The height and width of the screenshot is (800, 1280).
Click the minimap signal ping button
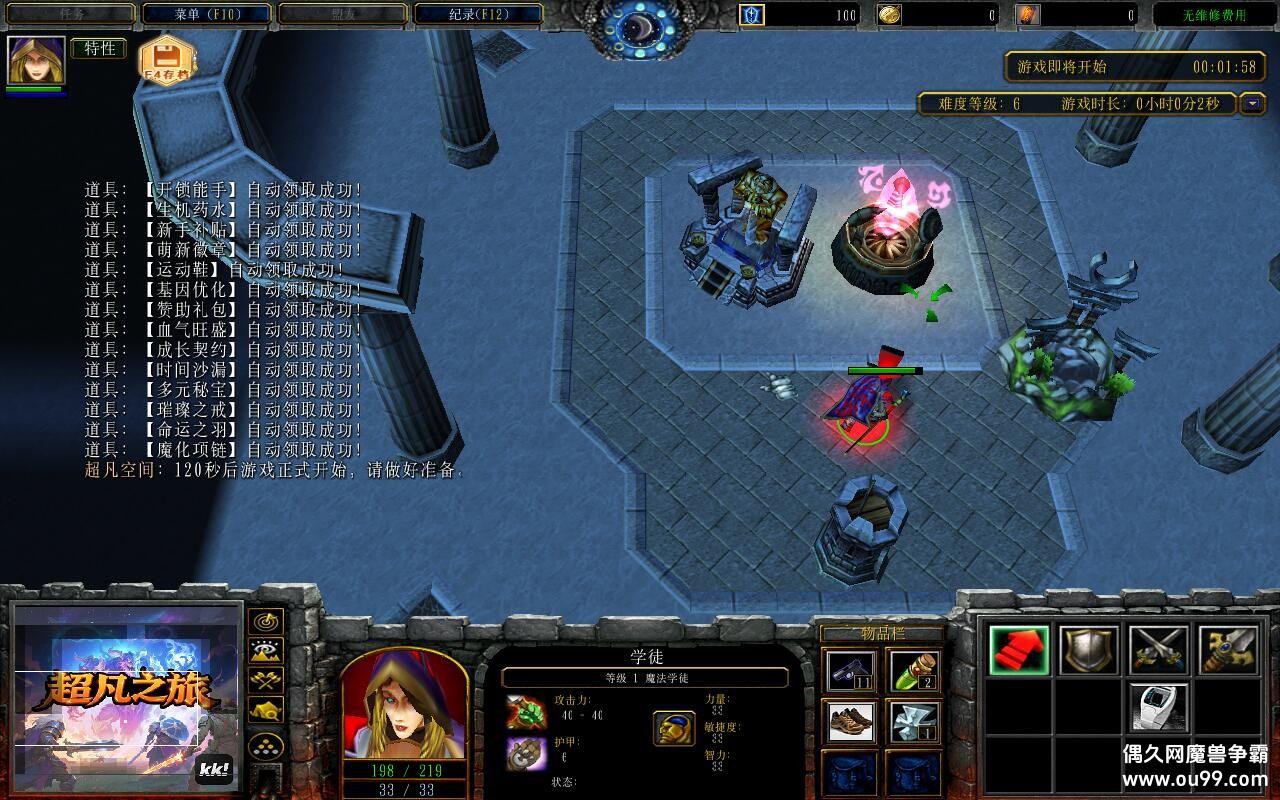click(x=265, y=622)
